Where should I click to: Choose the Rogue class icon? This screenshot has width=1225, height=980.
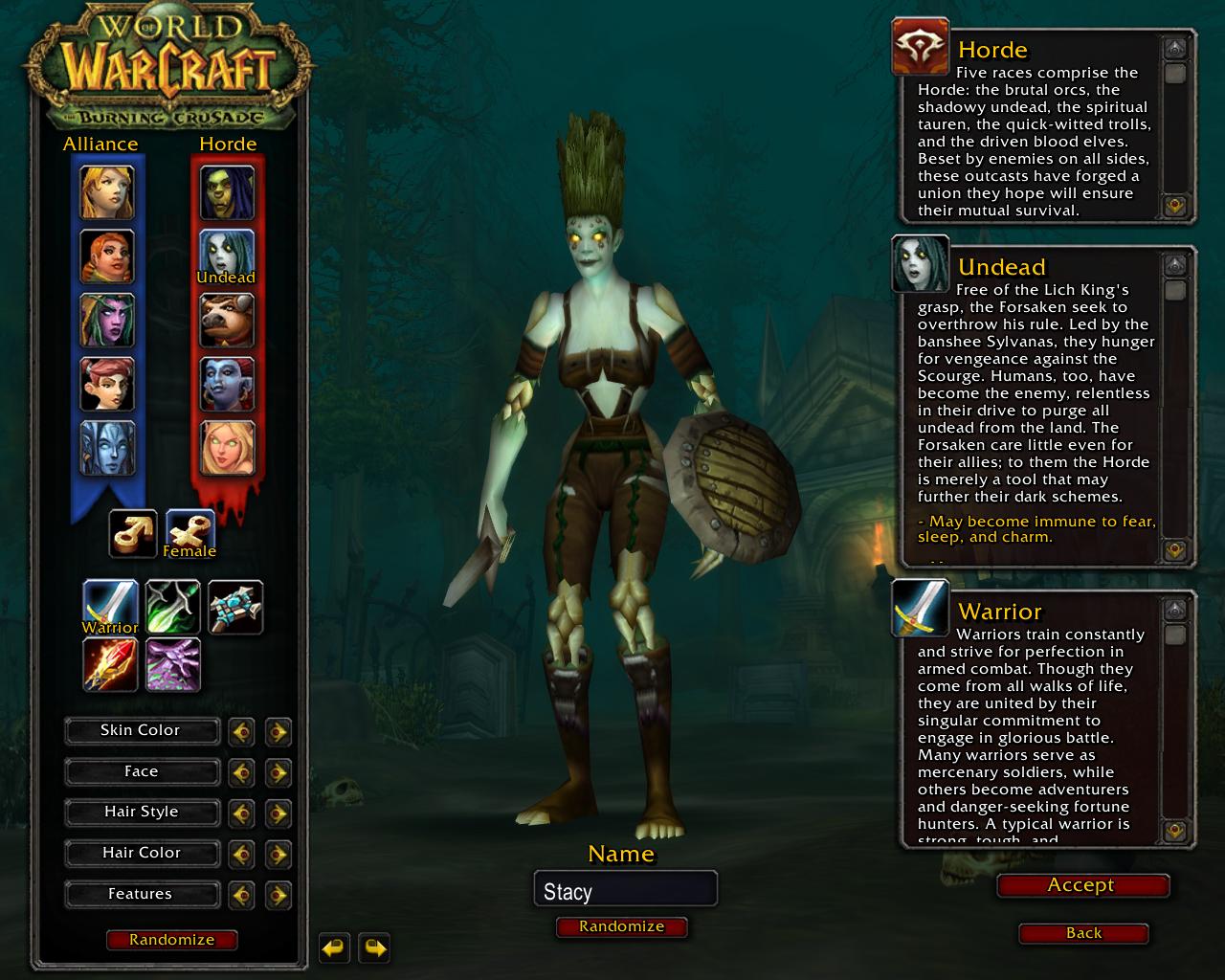173,607
